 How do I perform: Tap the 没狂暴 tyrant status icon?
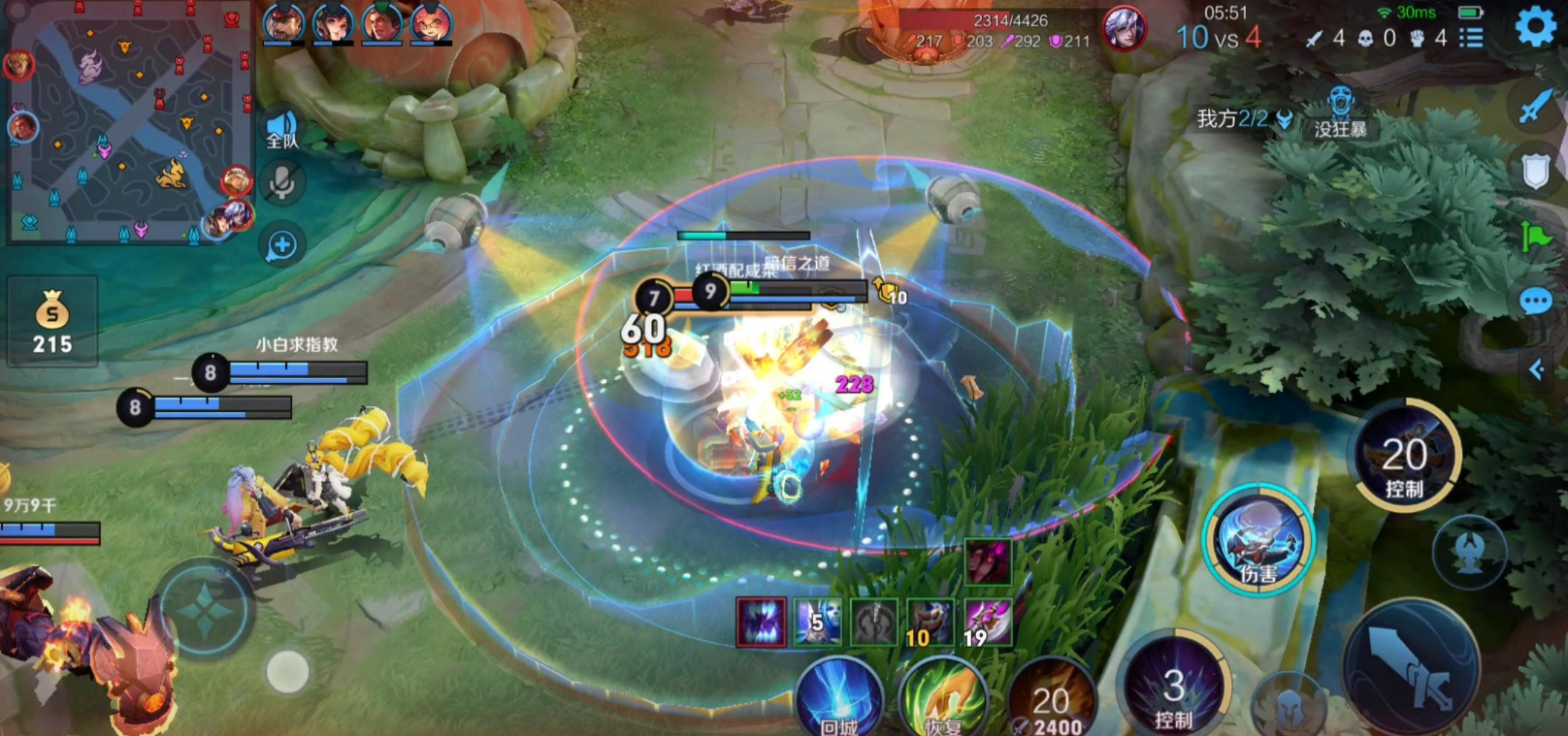(1340, 112)
